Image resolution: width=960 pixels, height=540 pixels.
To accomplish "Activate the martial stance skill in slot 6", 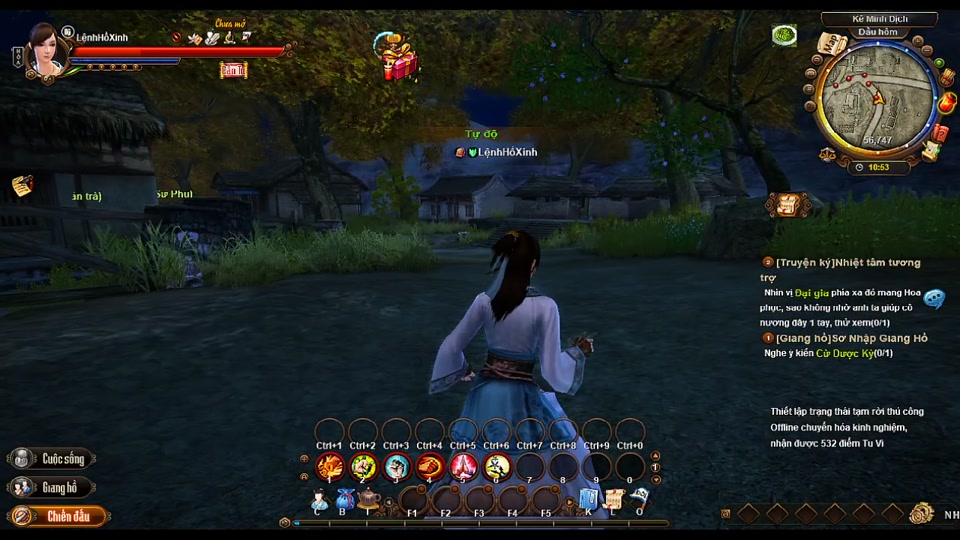I will coord(497,466).
